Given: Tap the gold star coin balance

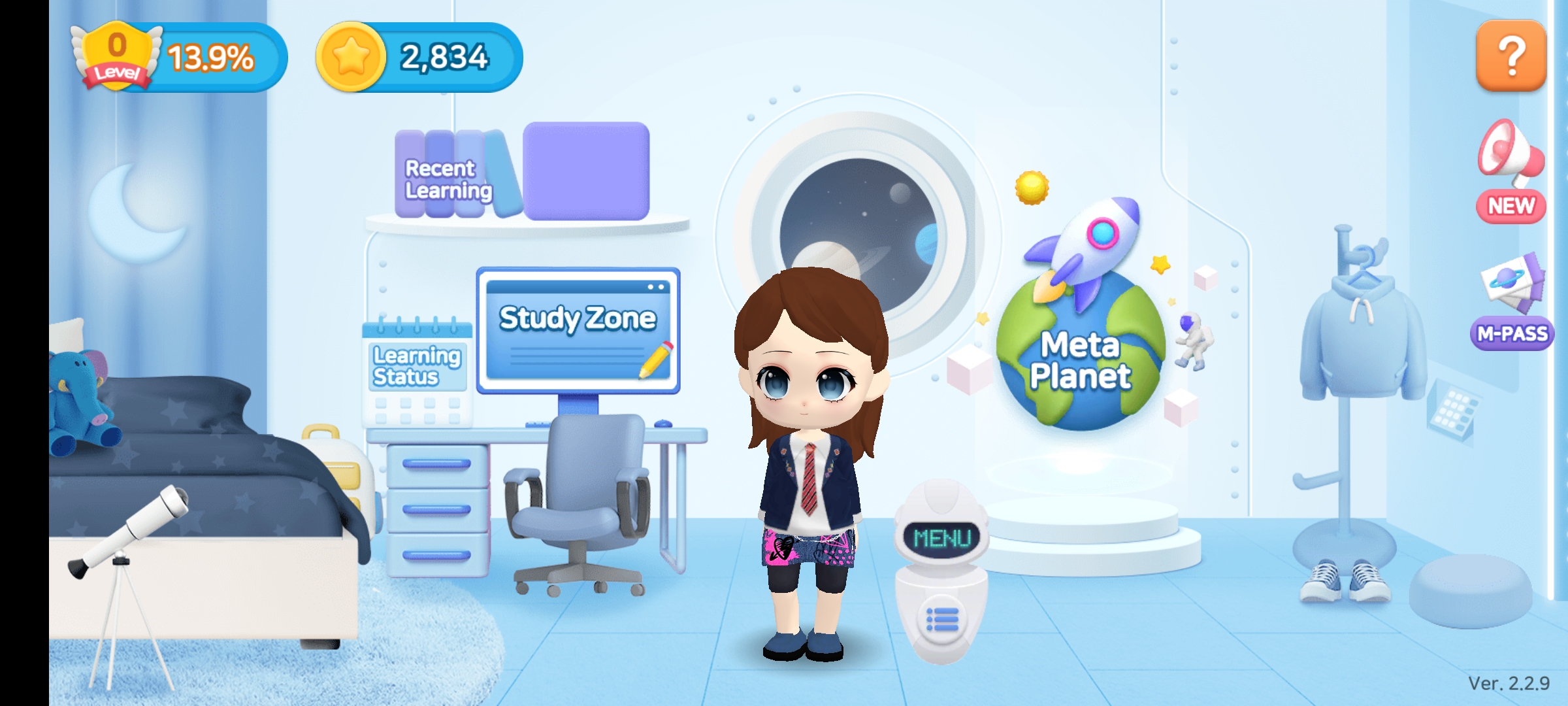Looking at the screenshot, I should click(418, 58).
